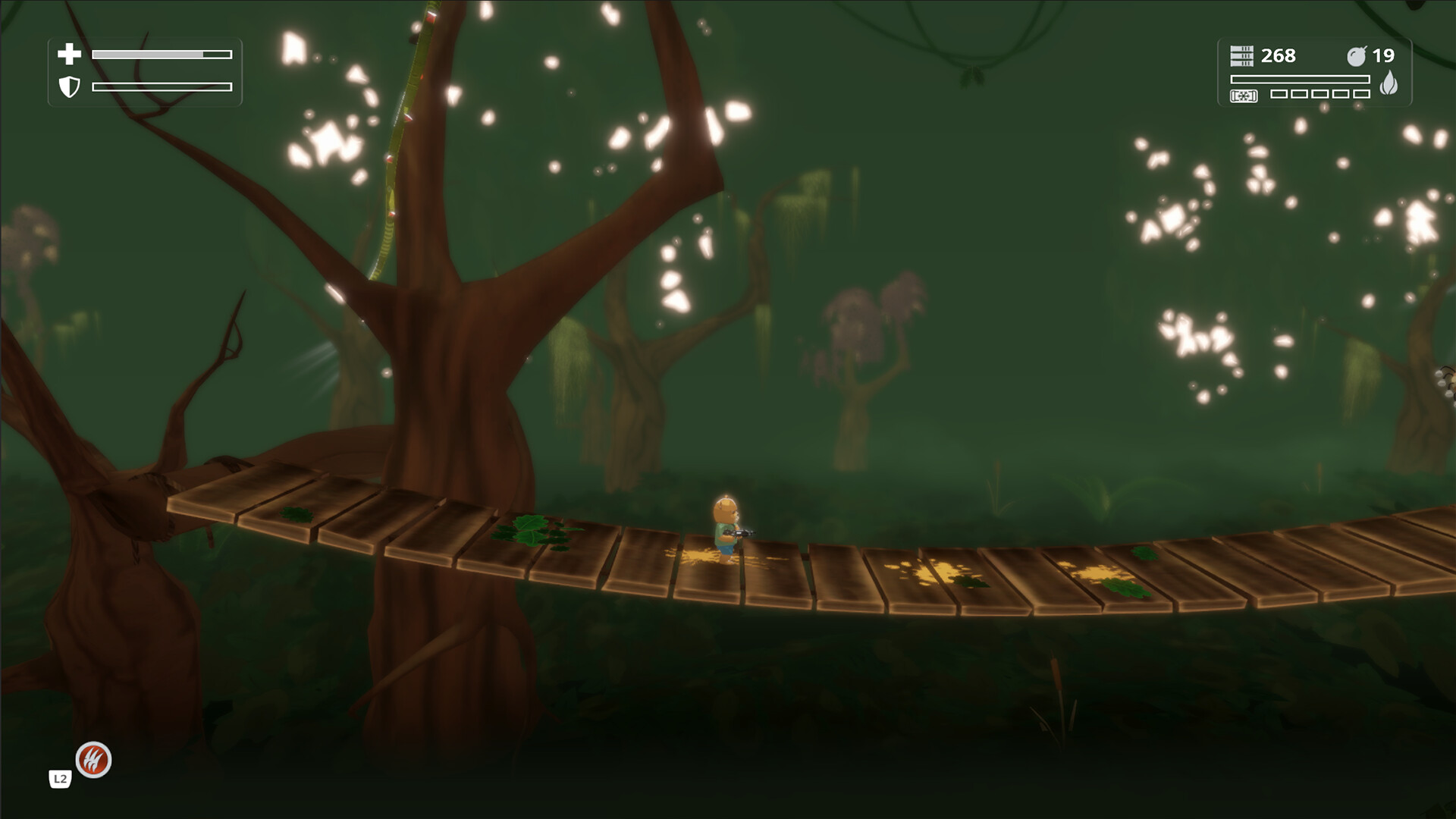
Task: Click the shield icon below the health cross
Action: (69, 89)
